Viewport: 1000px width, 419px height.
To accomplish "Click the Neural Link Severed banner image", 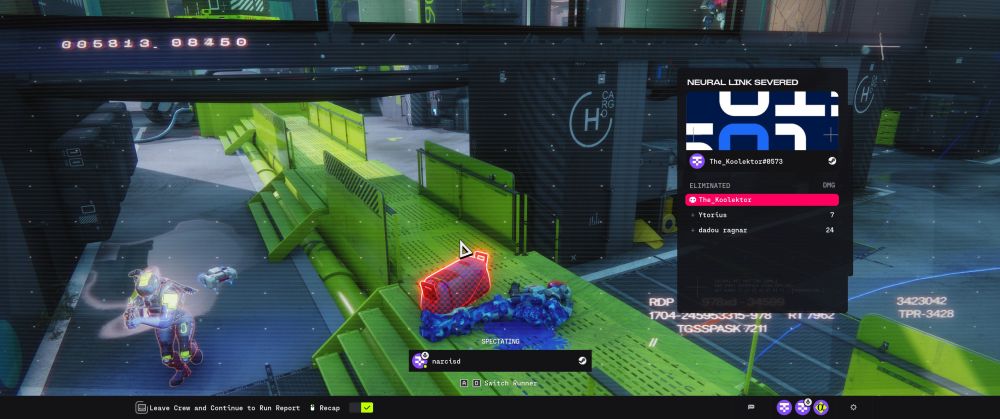I will [x=762, y=120].
